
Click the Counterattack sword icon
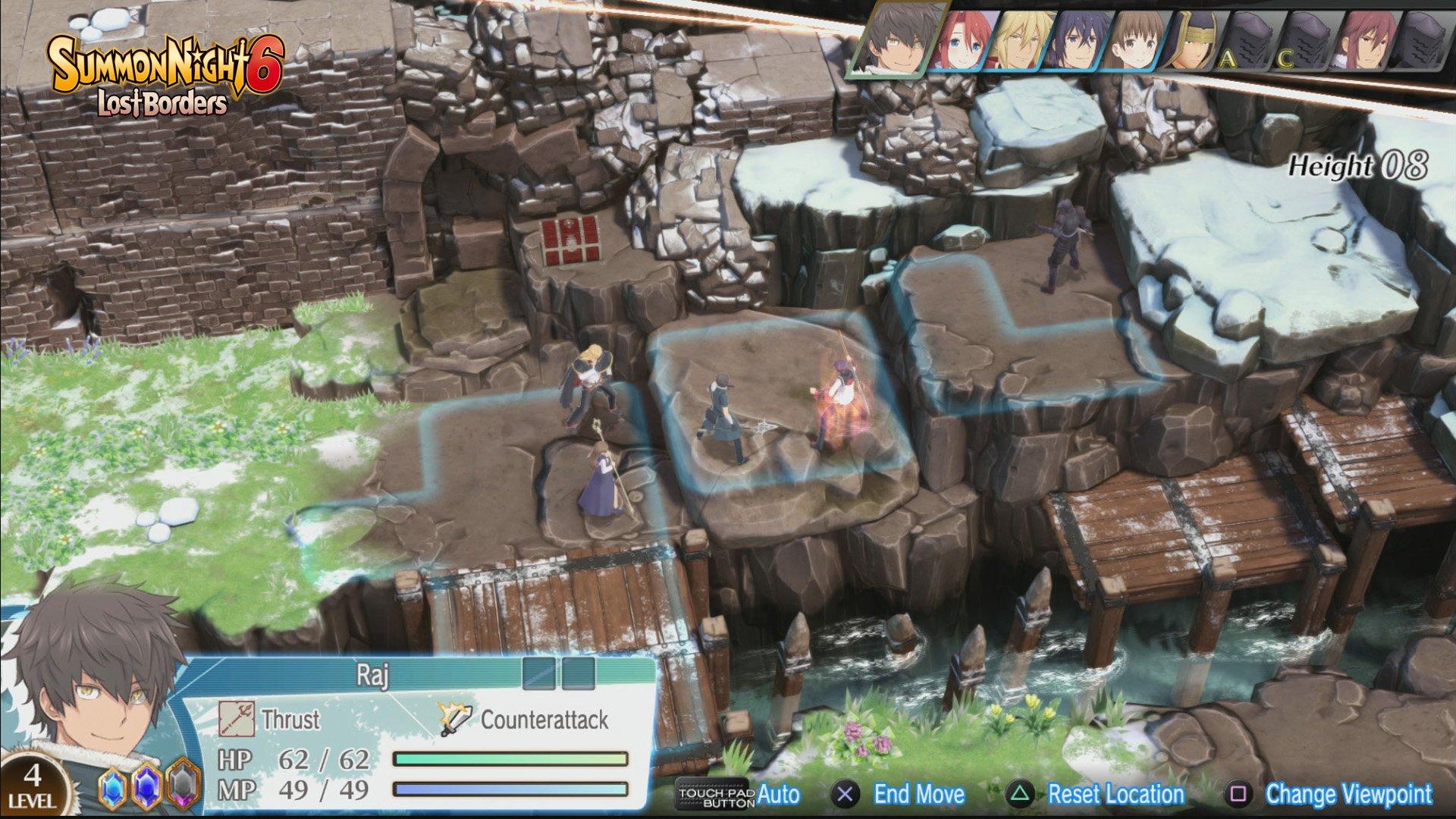pos(455,719)
